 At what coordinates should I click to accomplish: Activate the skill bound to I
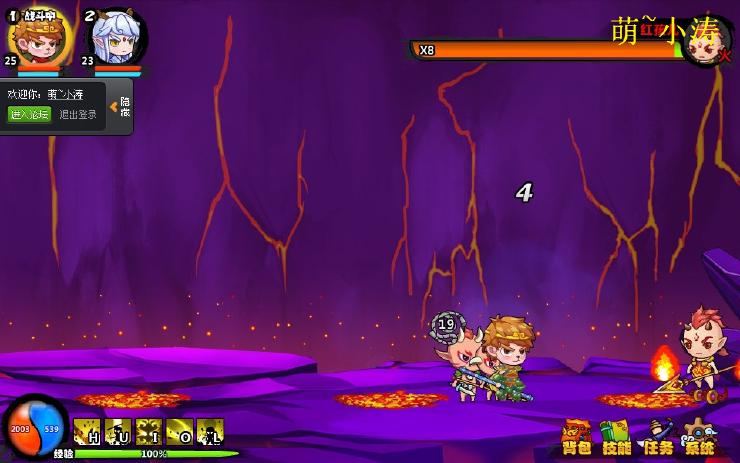click(149, 431)
